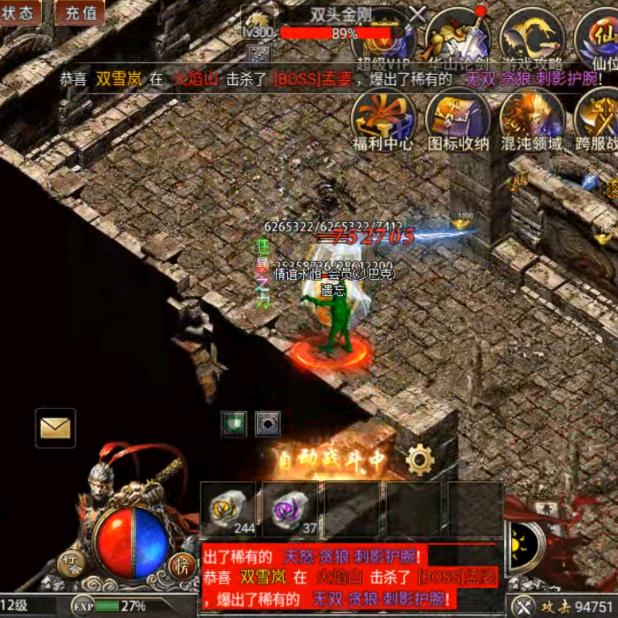This screenshot has height=618, width=618.
Task: Tap the 行会 guild button beside the orb
Action: (x=70, y=564)
